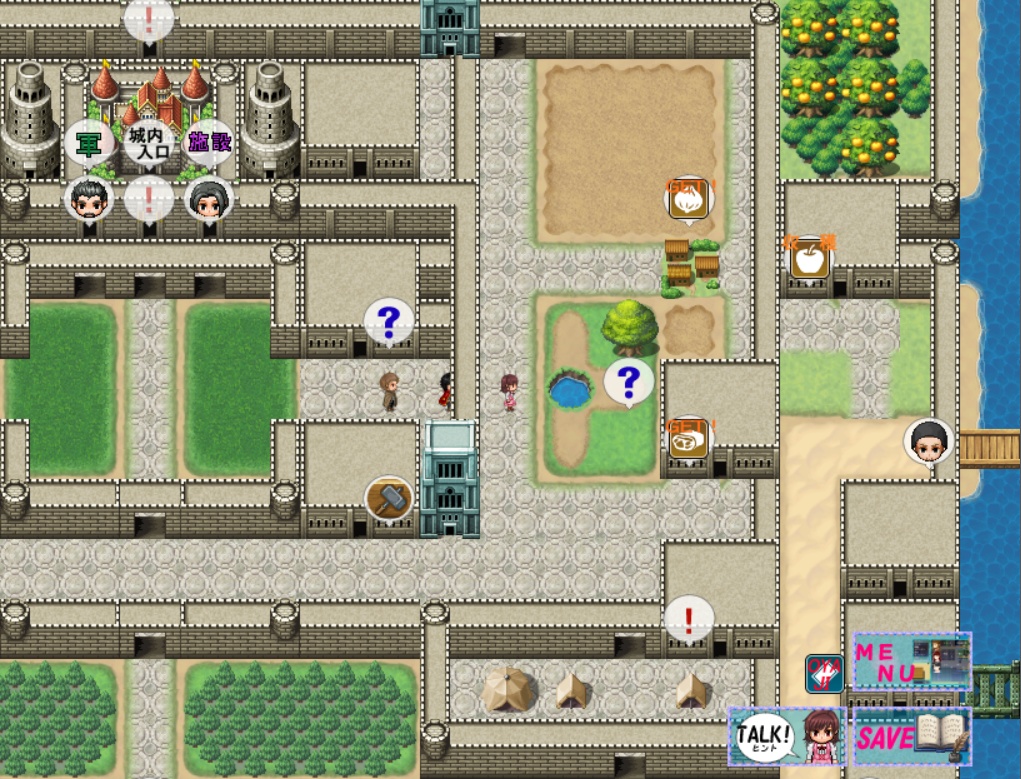Check the red exclamation bubble above the tents

tap(689, 618)
